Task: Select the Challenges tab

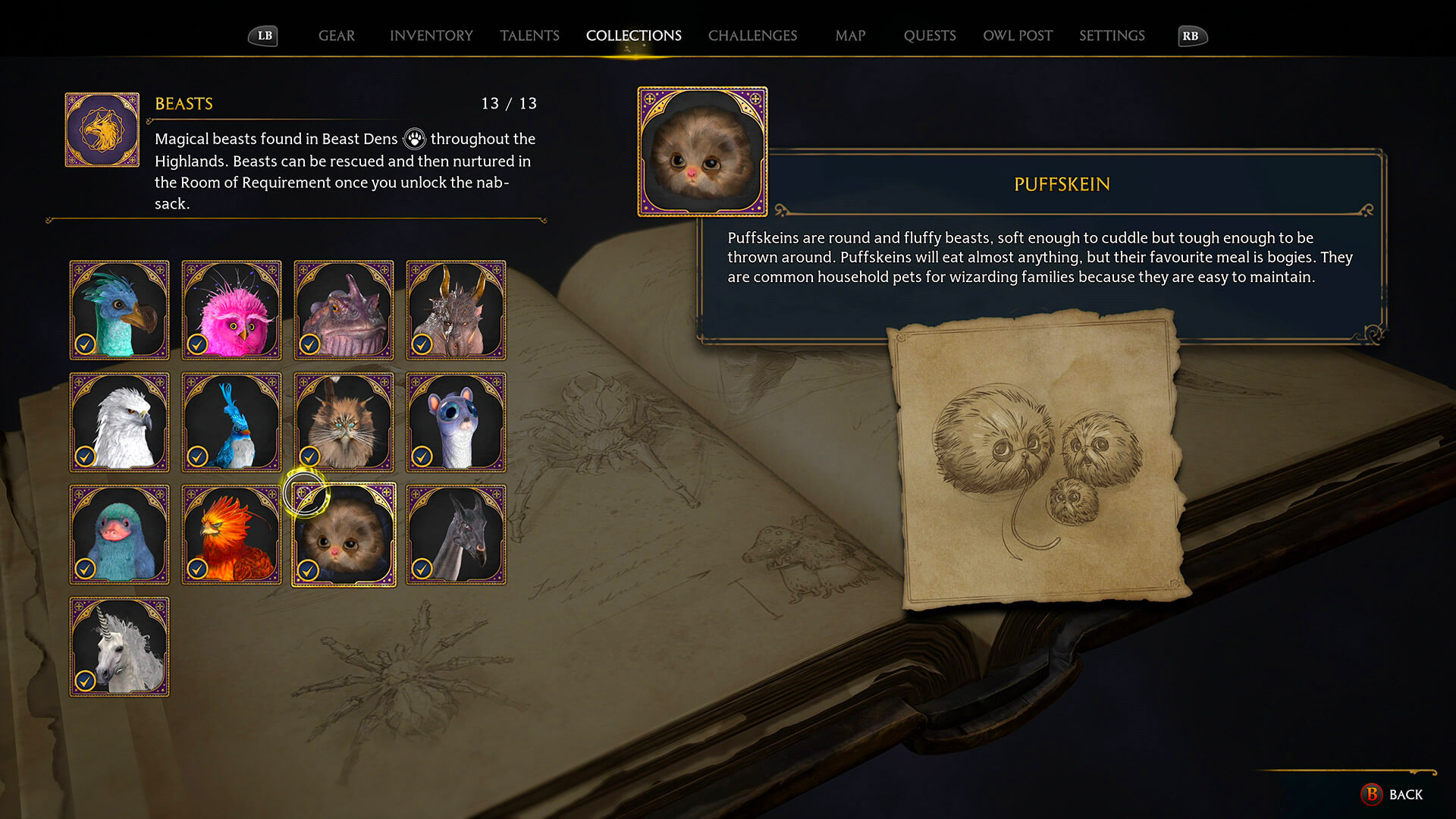Action: click(x=752, y=36)
